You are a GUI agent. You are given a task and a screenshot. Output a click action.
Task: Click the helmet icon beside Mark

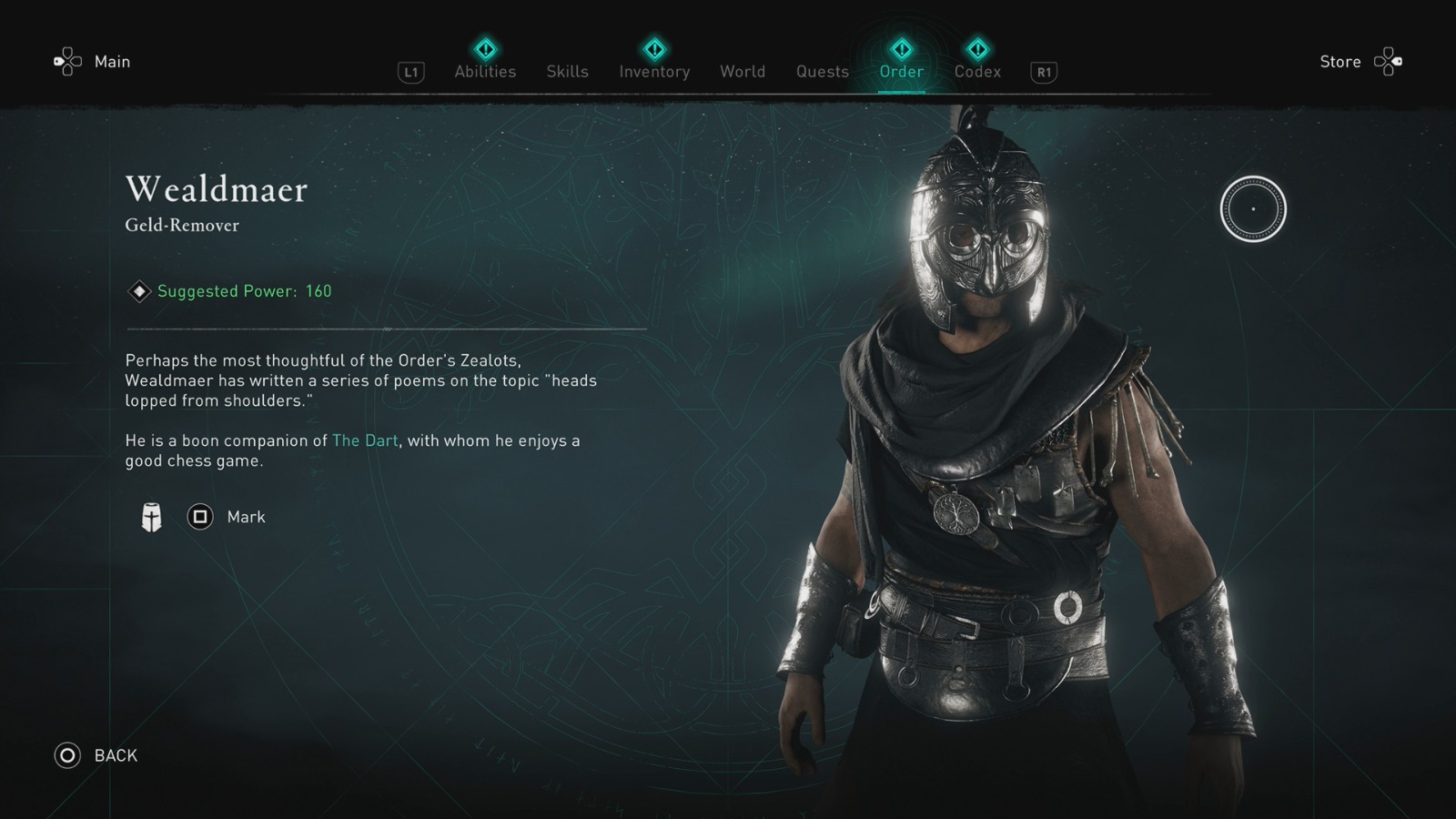150,516
